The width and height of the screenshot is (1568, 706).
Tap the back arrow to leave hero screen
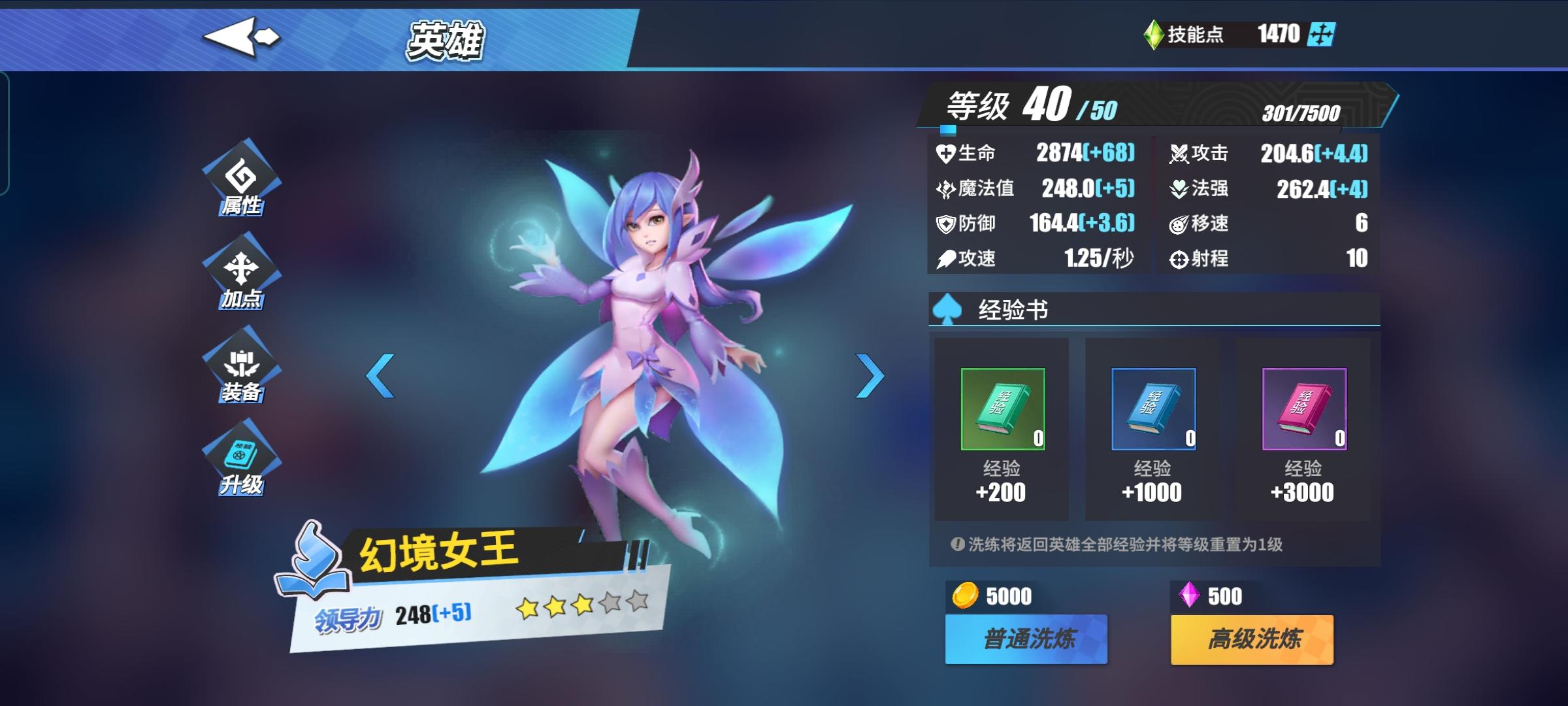(242, 37)
